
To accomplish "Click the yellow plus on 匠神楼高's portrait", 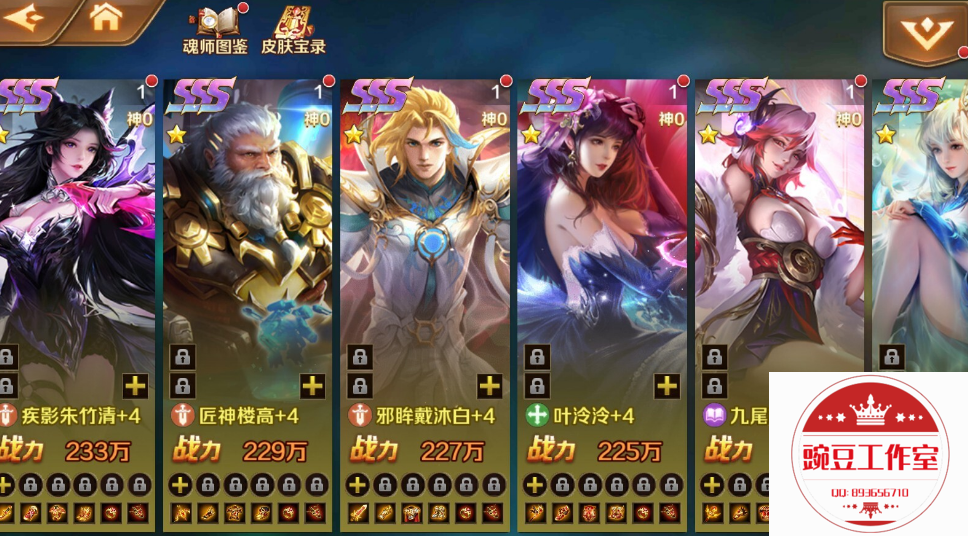I will [313, 386].
